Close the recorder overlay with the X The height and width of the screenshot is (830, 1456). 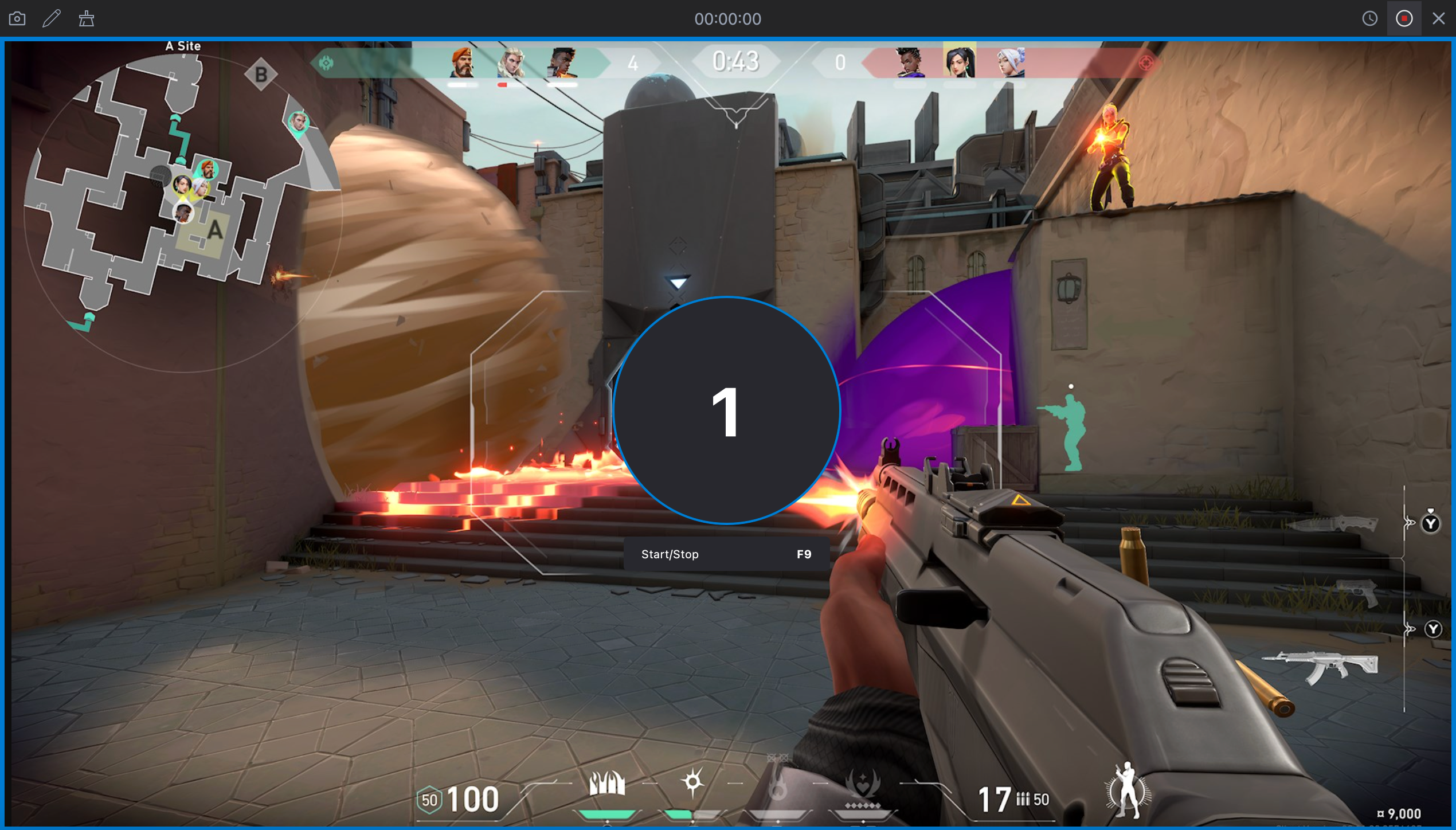pos(1439,18)
